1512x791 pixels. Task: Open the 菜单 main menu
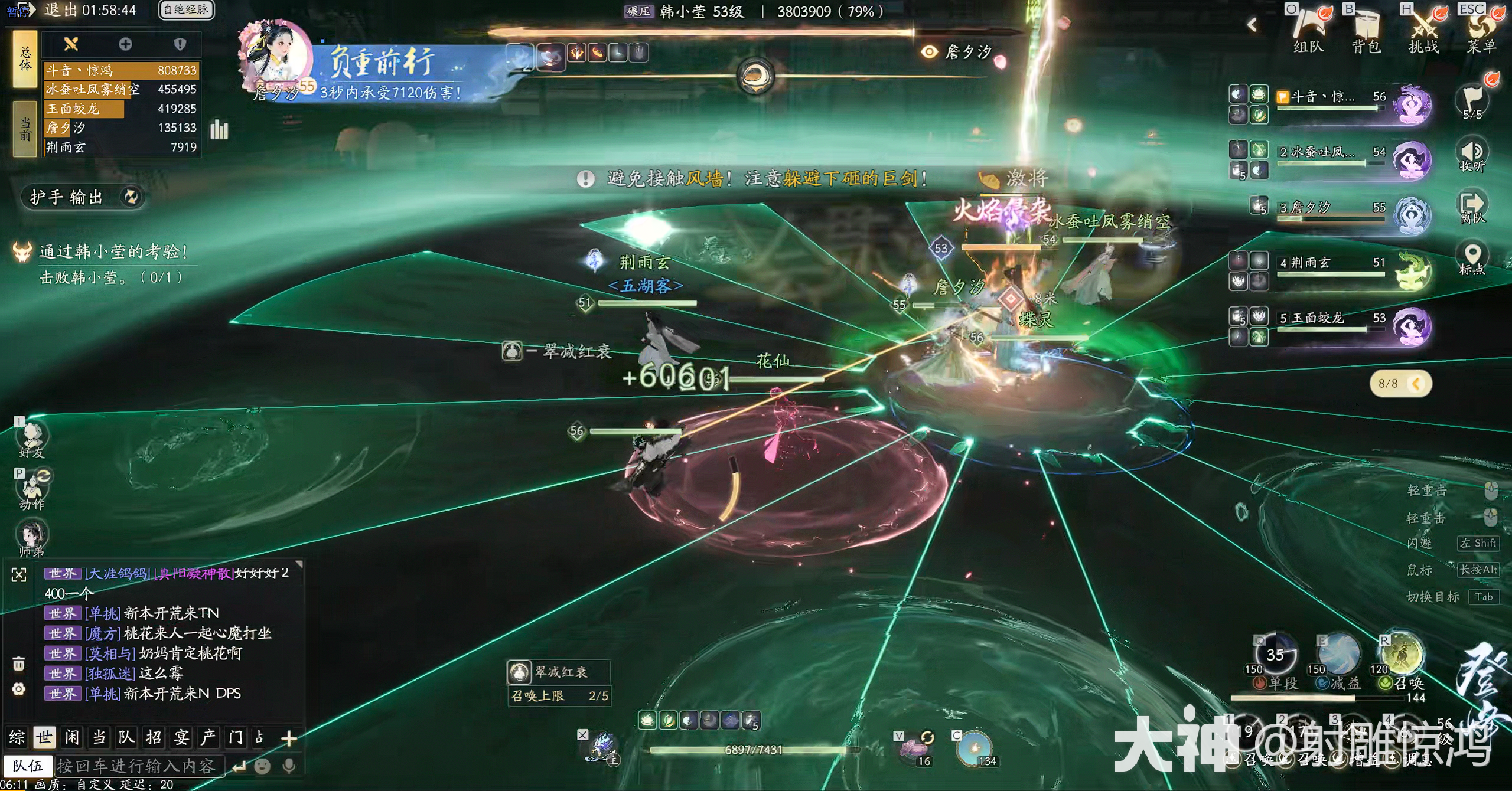pos(1481,31)
